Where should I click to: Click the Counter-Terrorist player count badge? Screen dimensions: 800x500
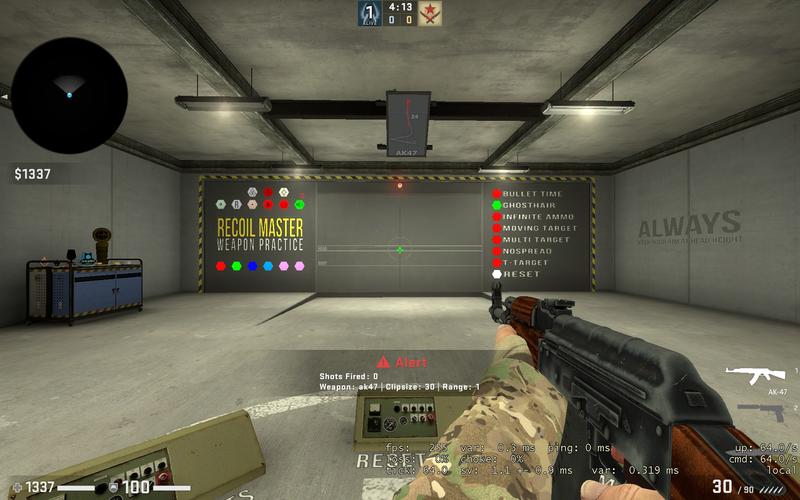[x=369, y=13]
